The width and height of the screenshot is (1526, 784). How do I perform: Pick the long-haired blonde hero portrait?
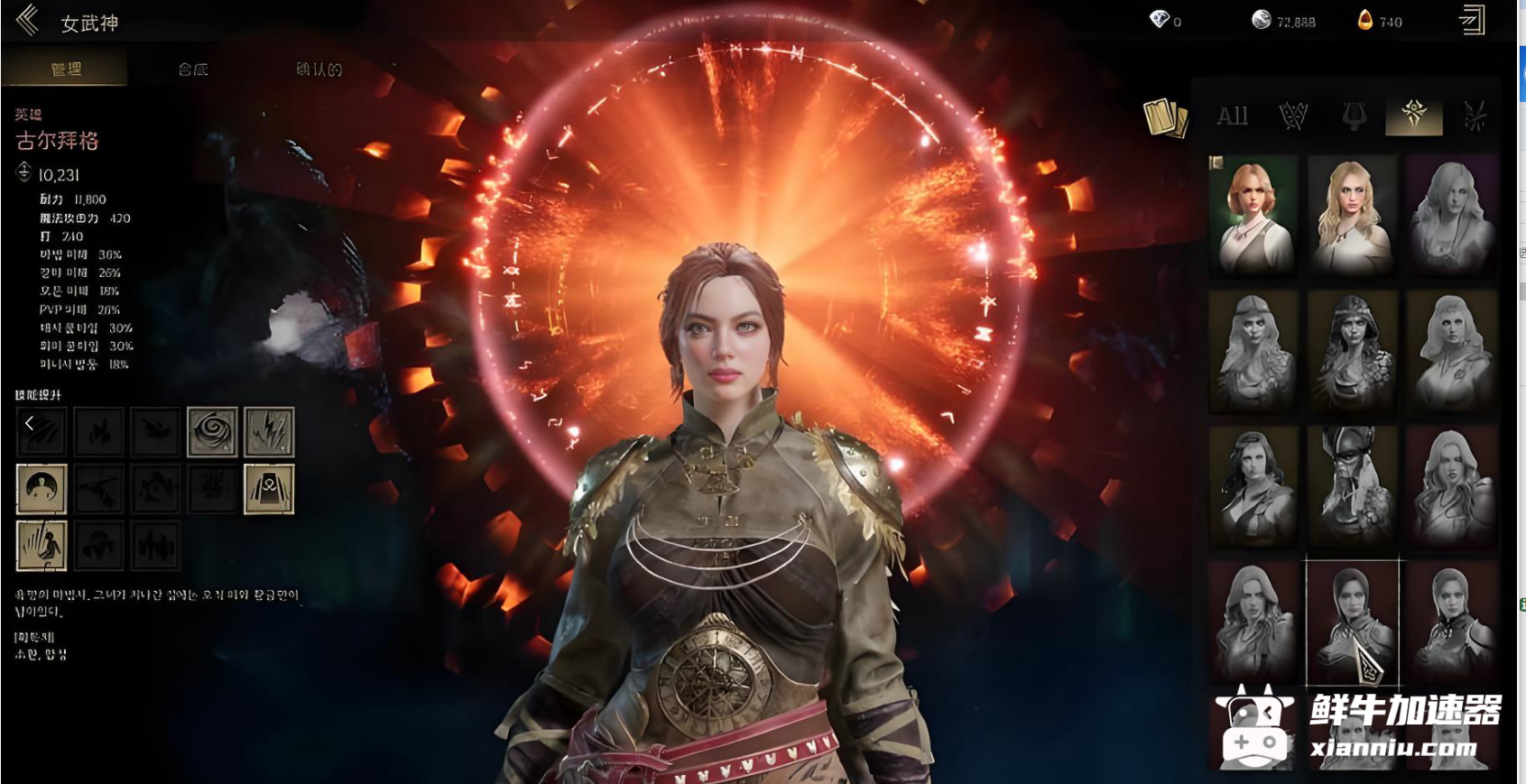pos(1352,215)
